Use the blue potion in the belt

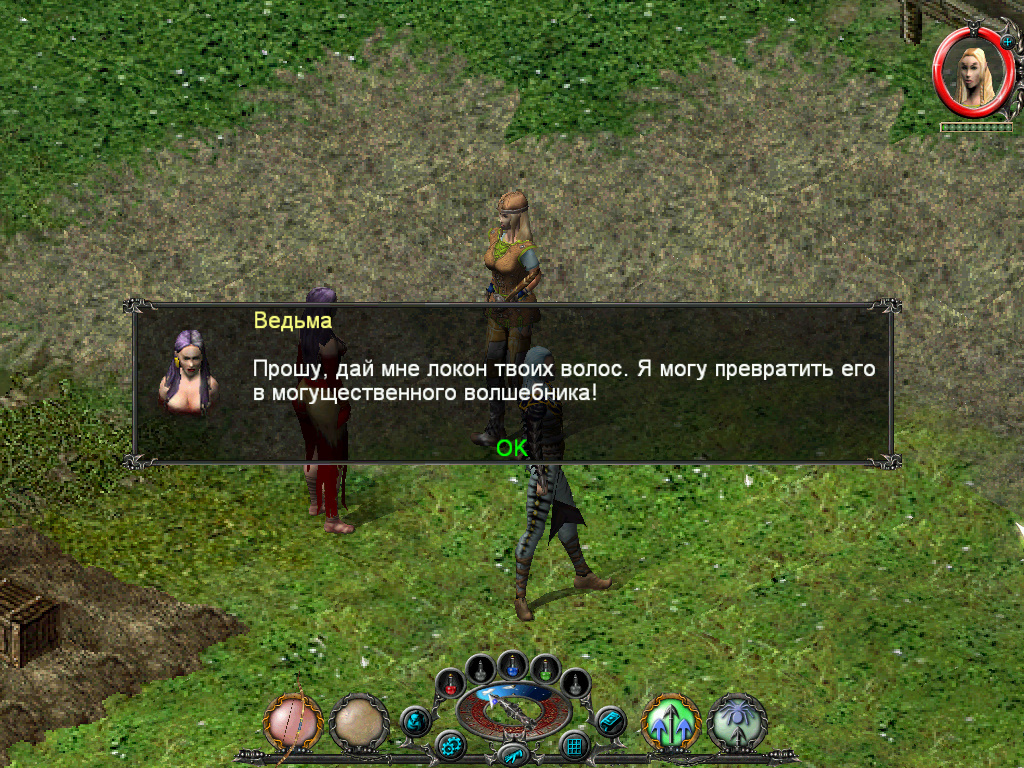pyautogui.click(x=513, y=664)
